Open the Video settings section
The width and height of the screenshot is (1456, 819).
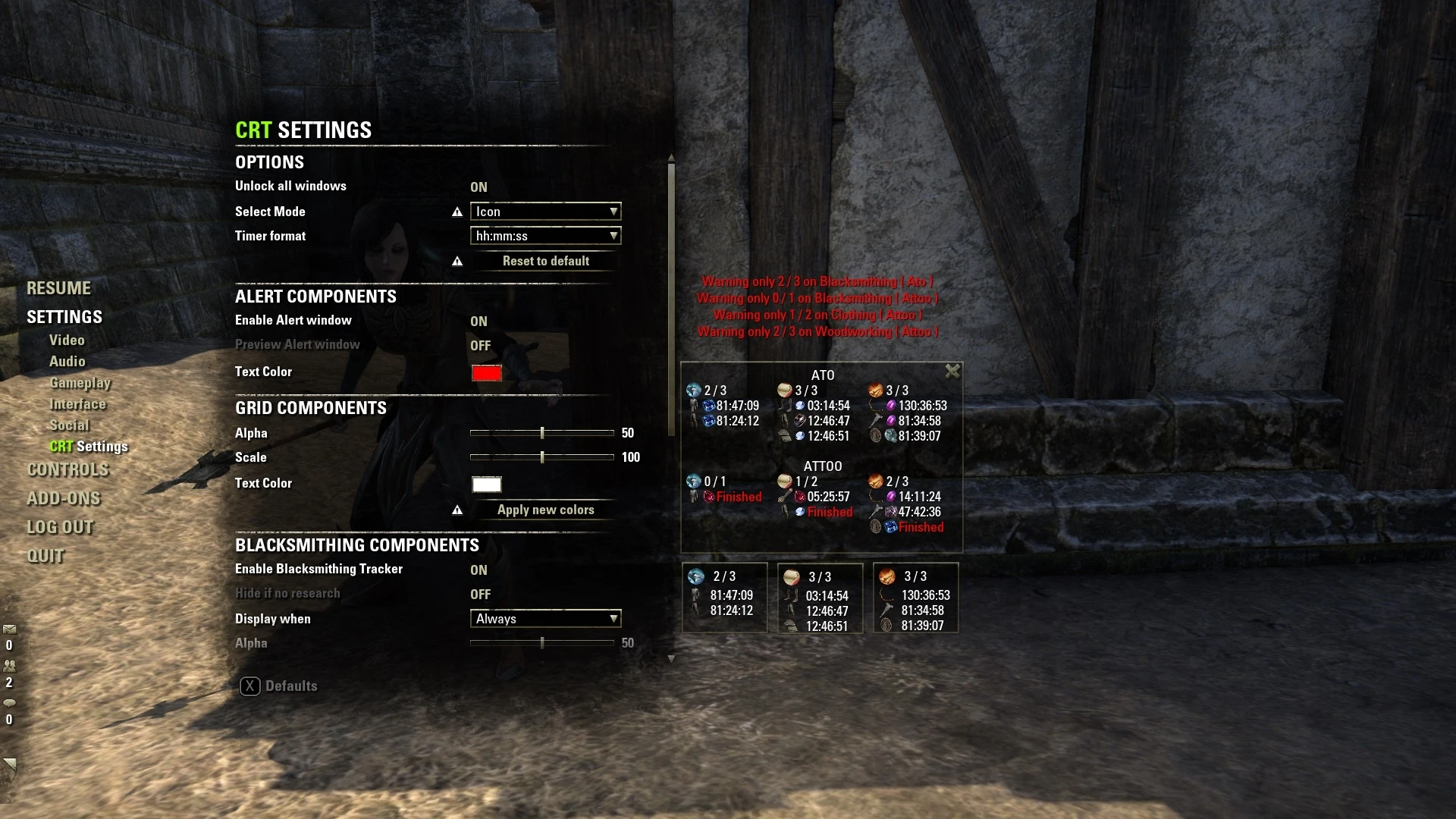tap(67, 340)
